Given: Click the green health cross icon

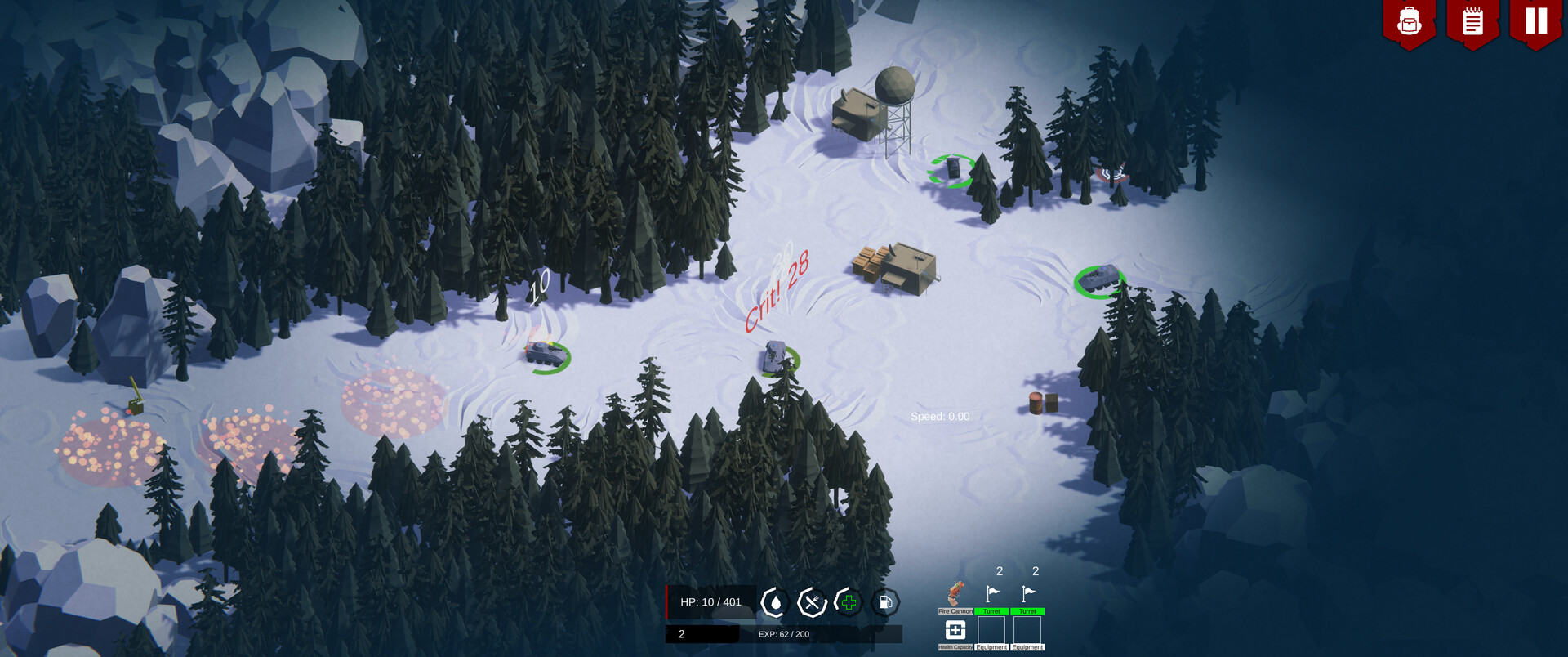Looking at the screenshot, I should pyautogui.click(x=848, y=602).
